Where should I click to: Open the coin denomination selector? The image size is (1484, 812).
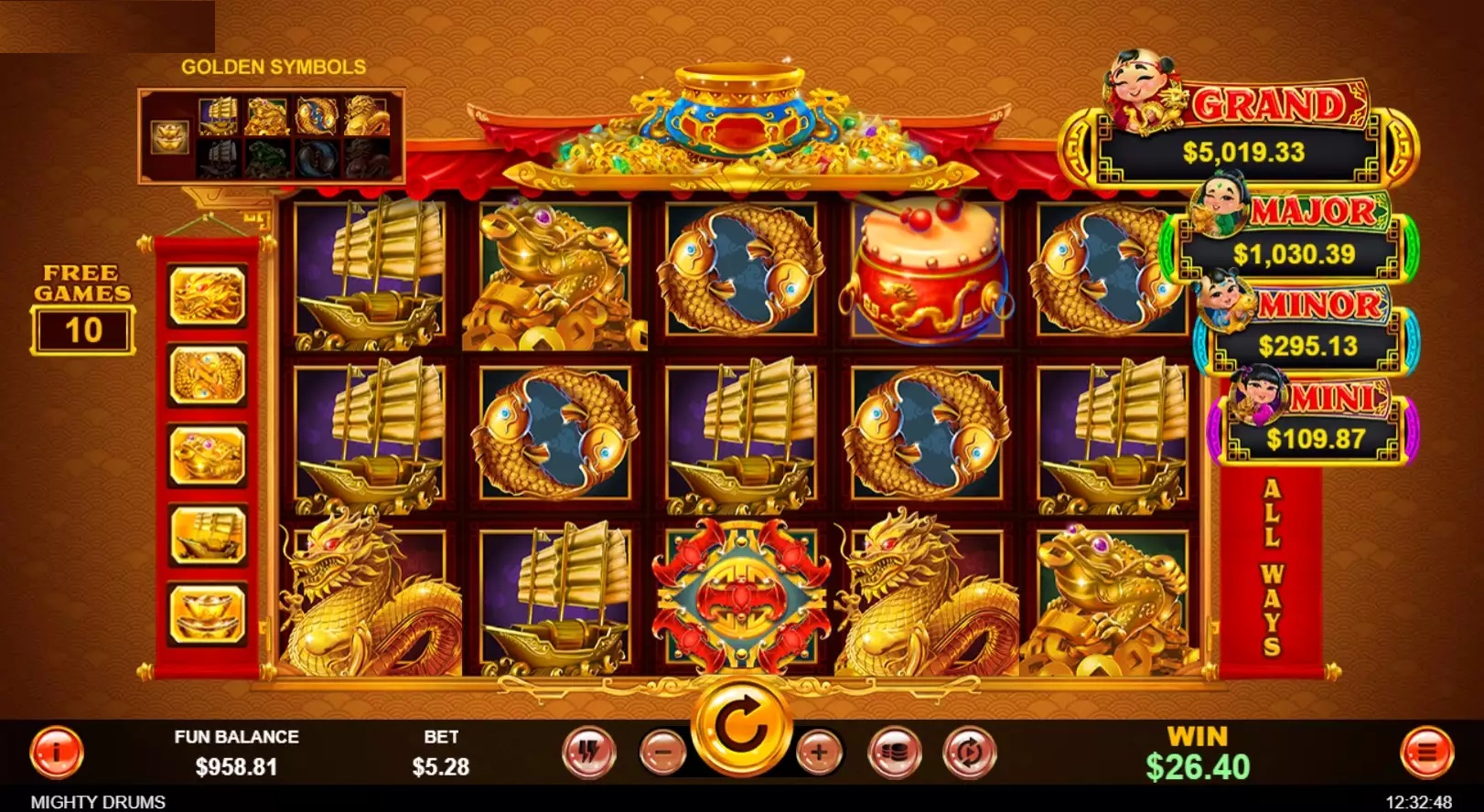coord(898,751)
